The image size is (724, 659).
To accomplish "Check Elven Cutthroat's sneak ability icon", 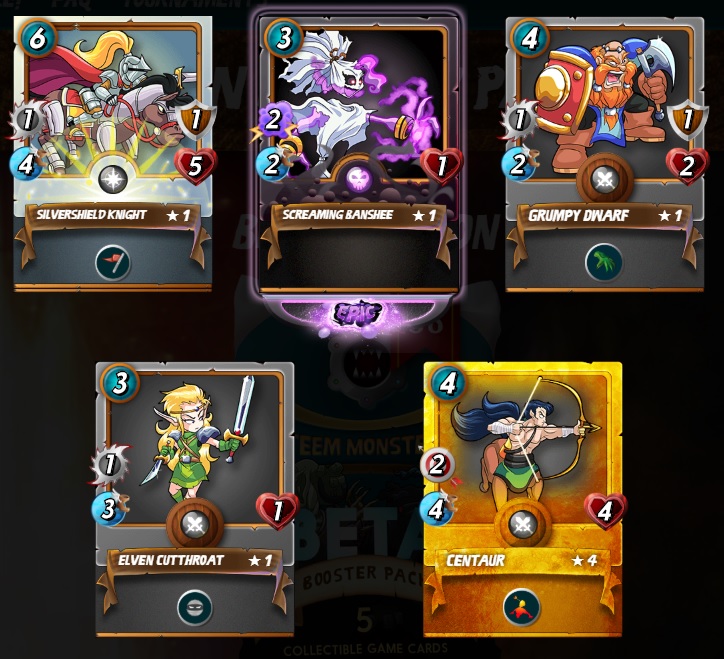I will click(x=194, y=606).
